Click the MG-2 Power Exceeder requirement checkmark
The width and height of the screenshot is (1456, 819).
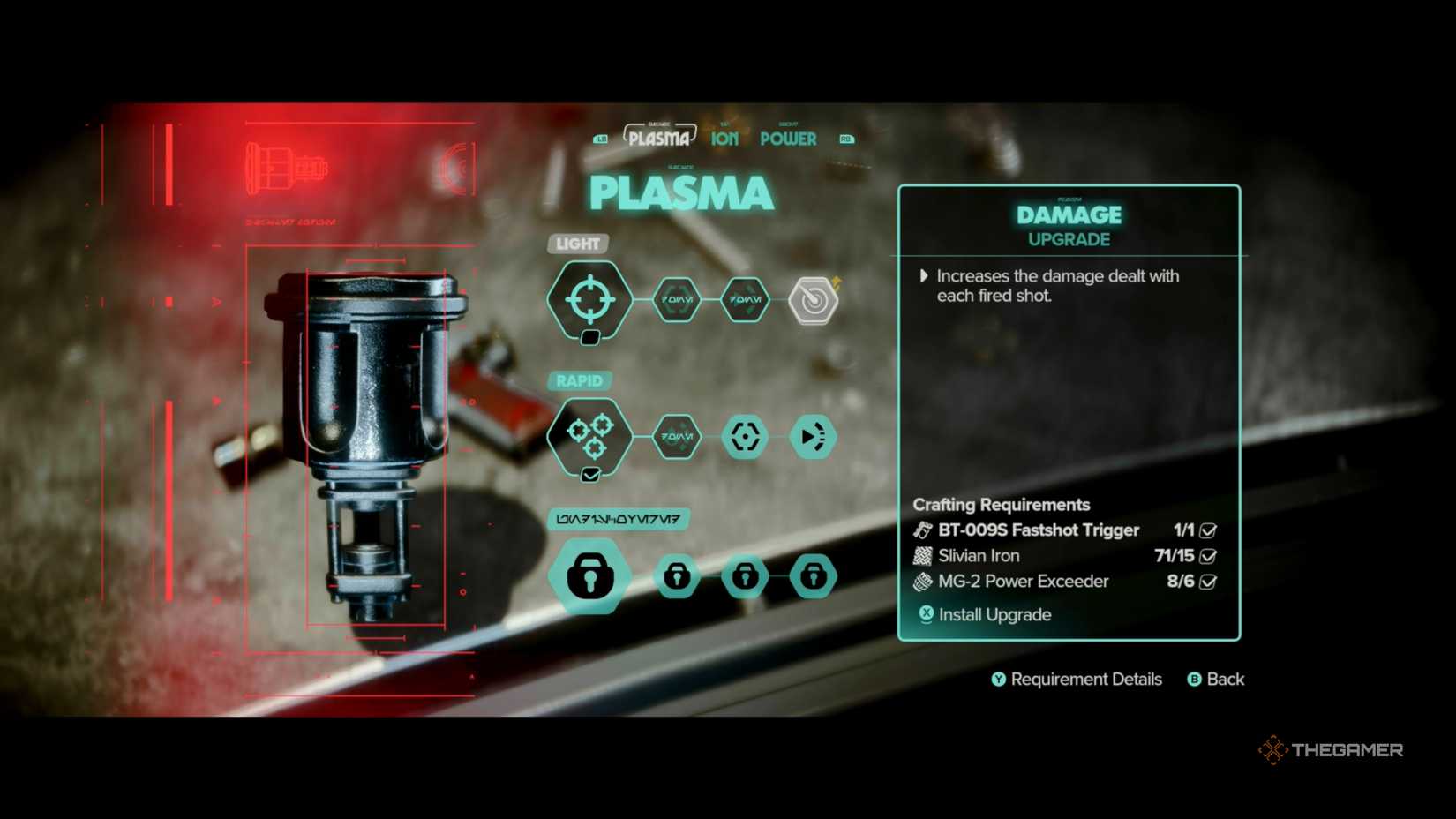pos(1205,582)
